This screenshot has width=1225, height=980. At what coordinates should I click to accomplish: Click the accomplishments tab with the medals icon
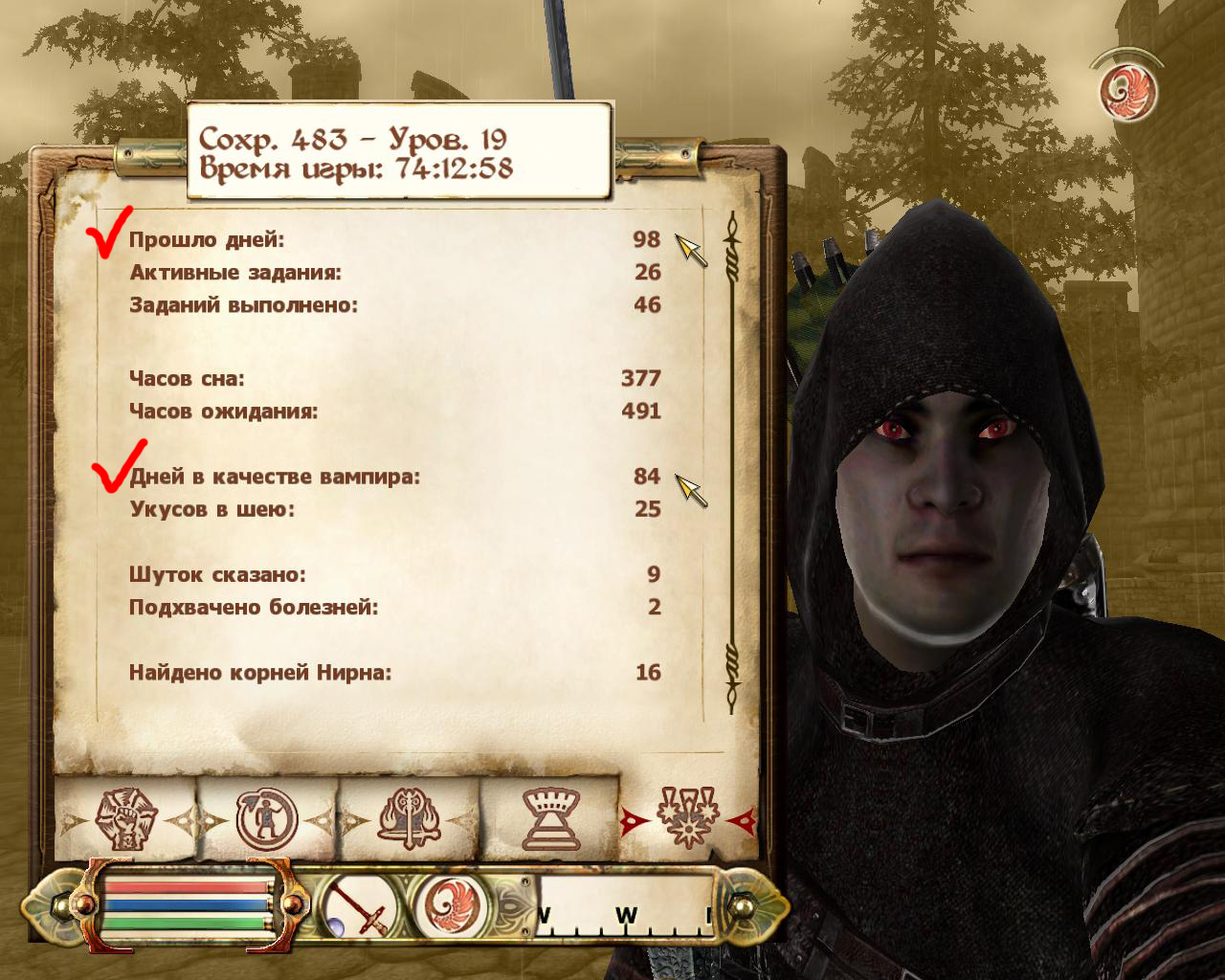pyautogui.click(x=687, y=819)
